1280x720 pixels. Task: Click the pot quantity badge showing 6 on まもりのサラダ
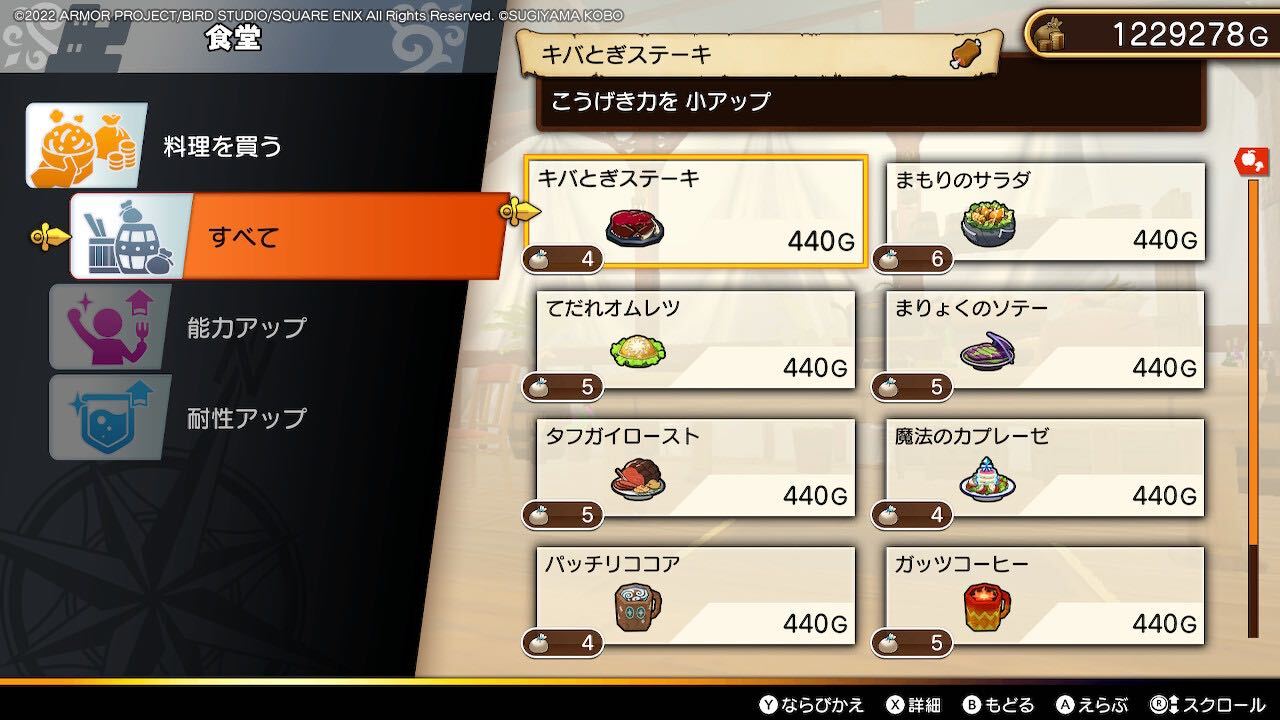pyautogui.click(x=912, y=259)
